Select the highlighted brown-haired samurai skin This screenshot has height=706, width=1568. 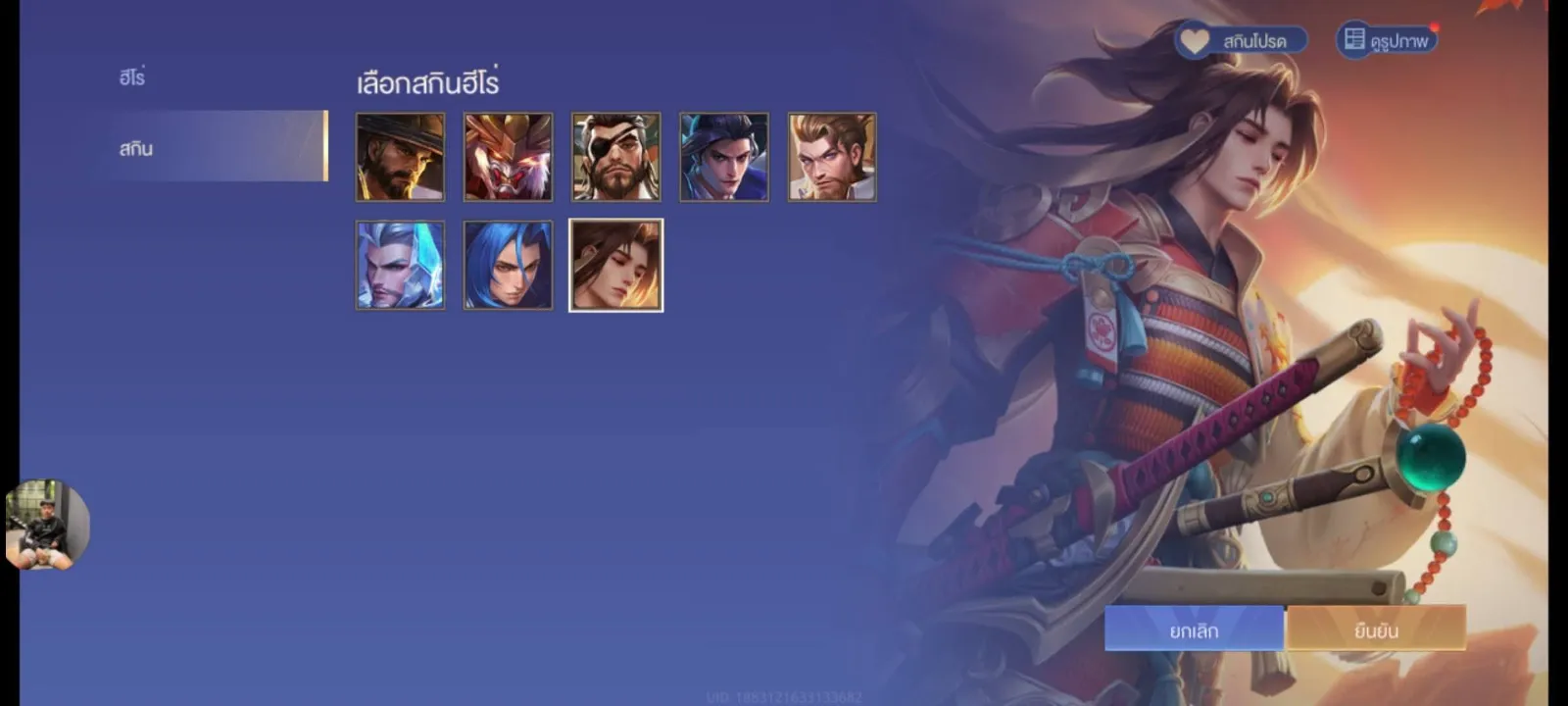(615, 265)
